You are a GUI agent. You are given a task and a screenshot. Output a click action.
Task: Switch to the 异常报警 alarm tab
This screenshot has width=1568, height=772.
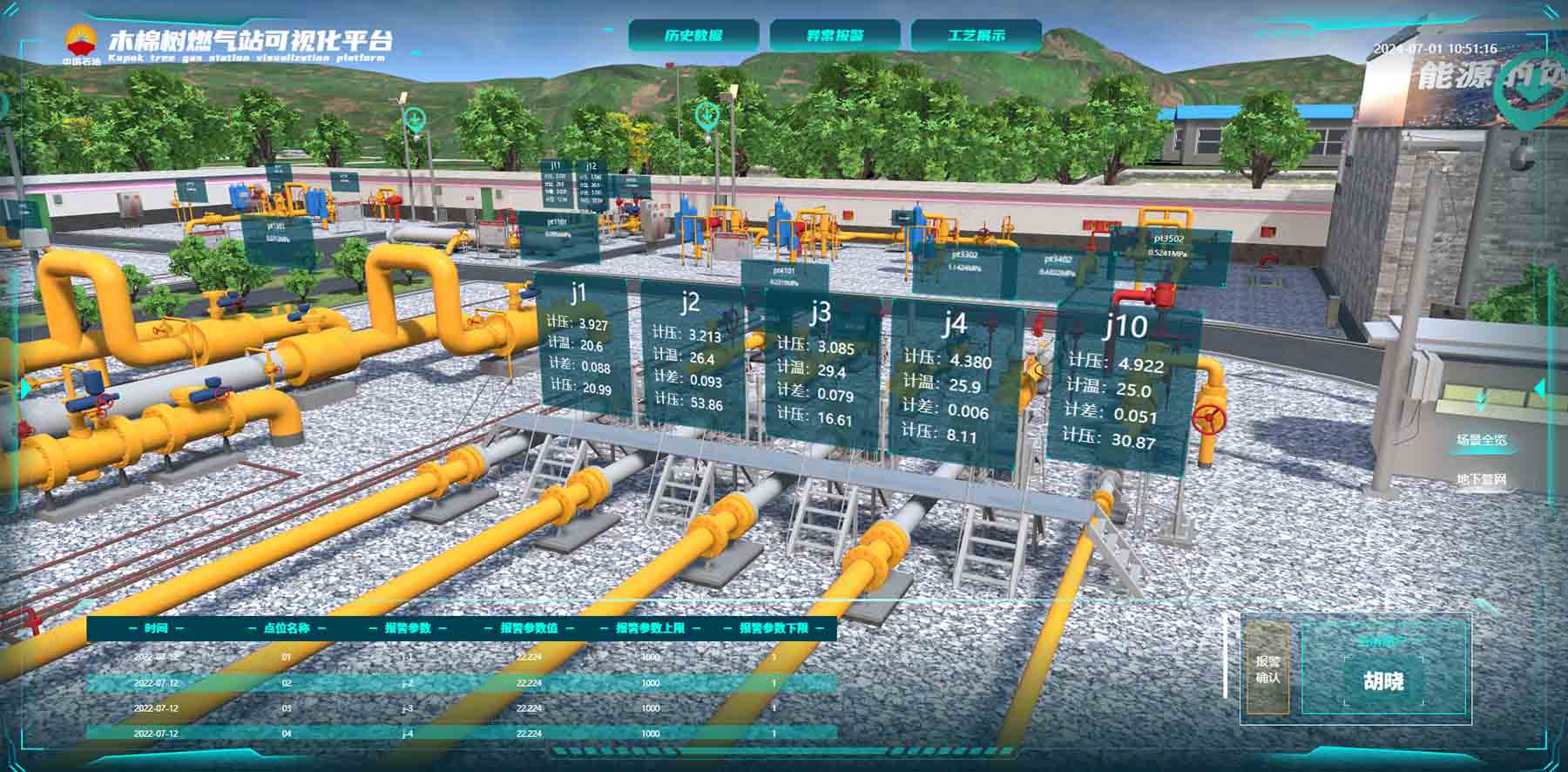(835, 36)
